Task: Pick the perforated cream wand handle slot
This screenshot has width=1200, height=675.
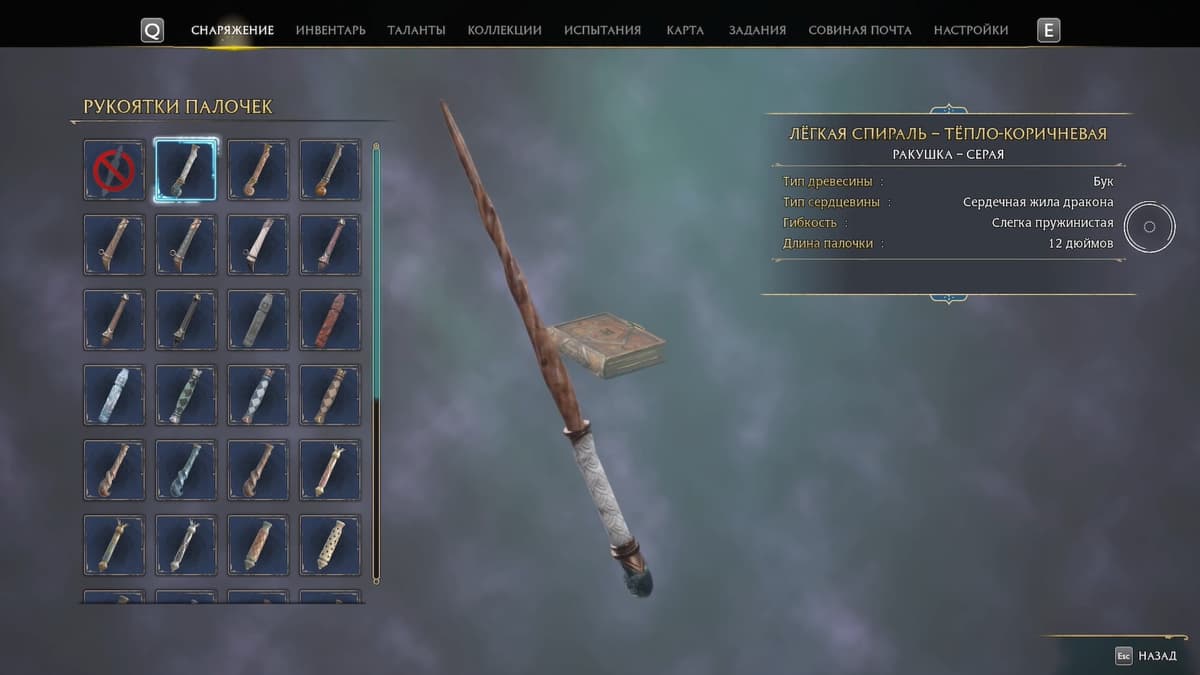Action: pos(330,544)
